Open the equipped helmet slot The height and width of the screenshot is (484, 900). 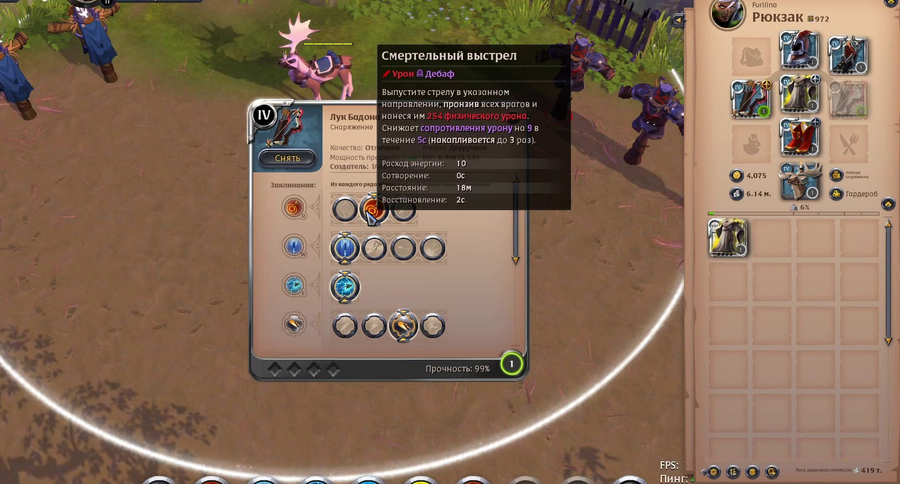click(799, 52)
